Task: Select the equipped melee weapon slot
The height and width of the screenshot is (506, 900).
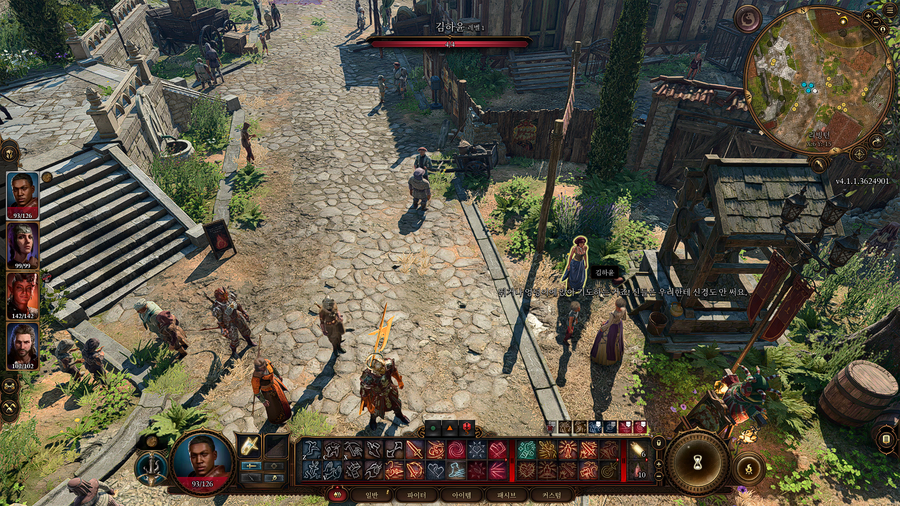Action: click(x=249, y=445)
